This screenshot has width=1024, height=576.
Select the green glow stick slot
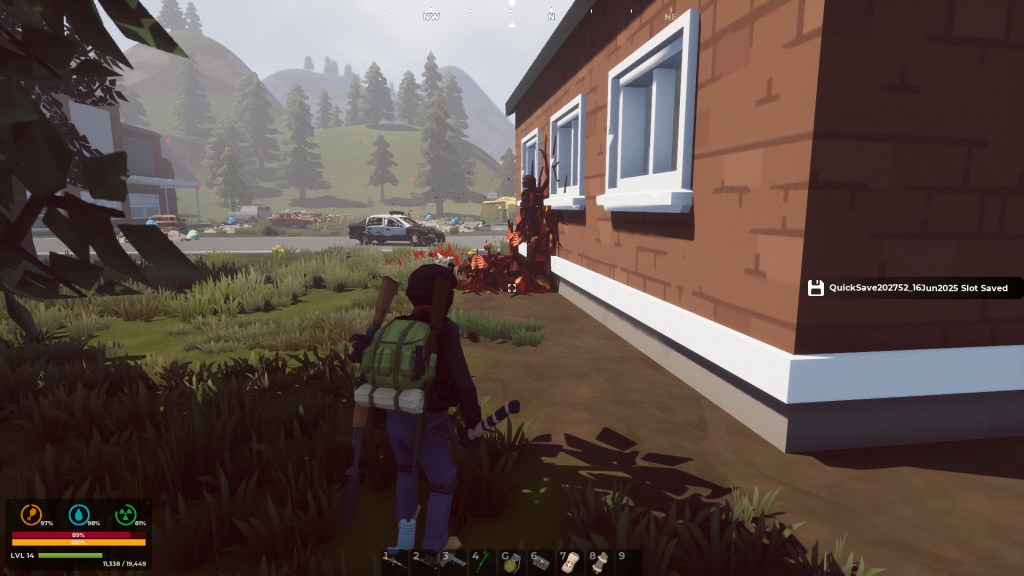(x=483, y=561)
